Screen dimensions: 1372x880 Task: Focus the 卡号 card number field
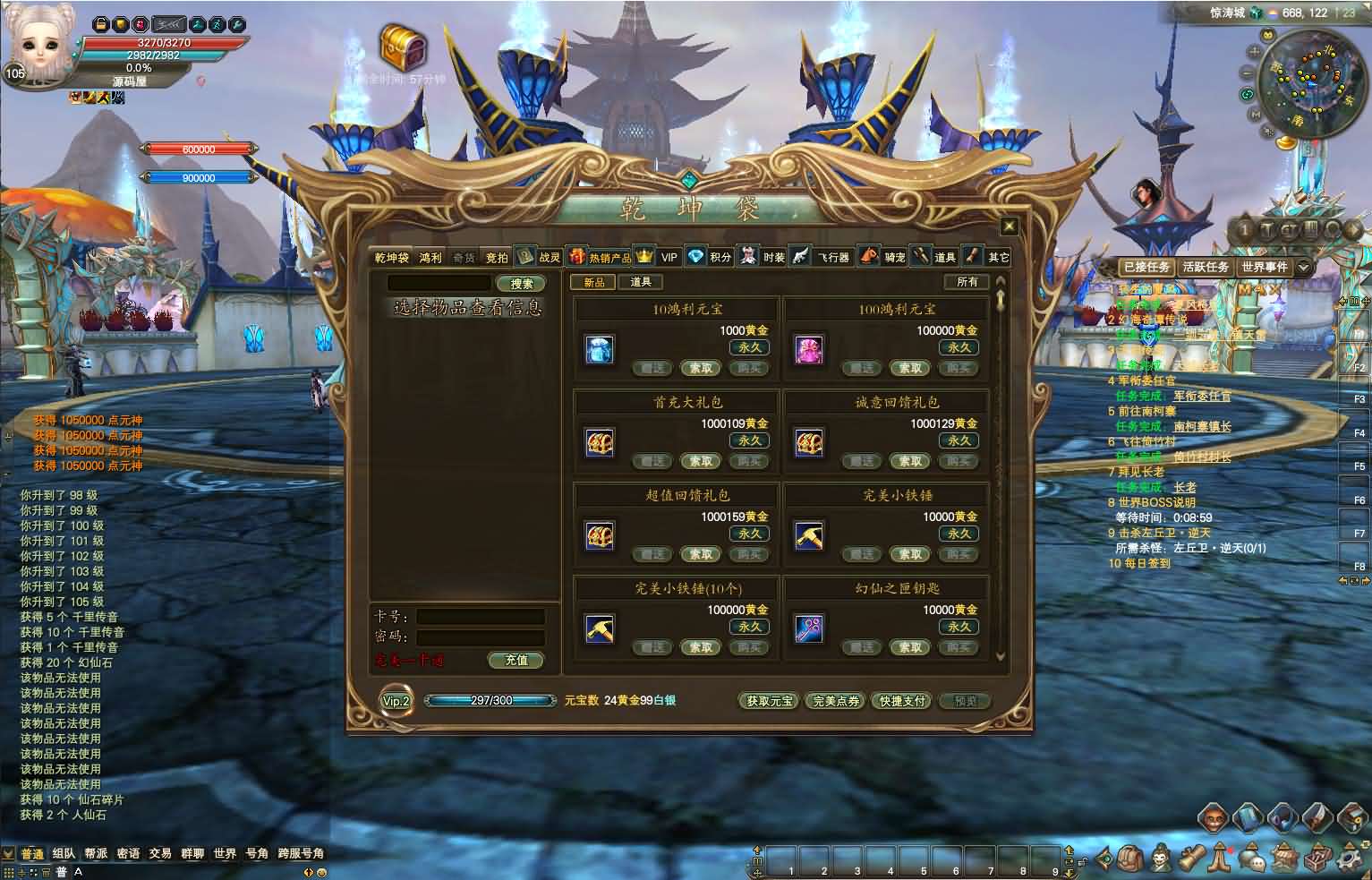[x=481, y=617]
